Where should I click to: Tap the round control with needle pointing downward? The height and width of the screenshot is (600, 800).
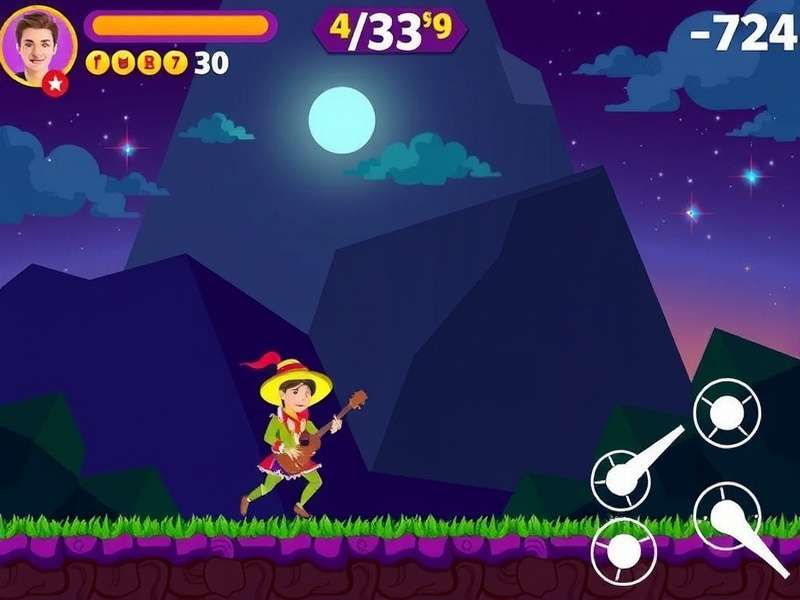pyautogui.click(x=727, y=516)
